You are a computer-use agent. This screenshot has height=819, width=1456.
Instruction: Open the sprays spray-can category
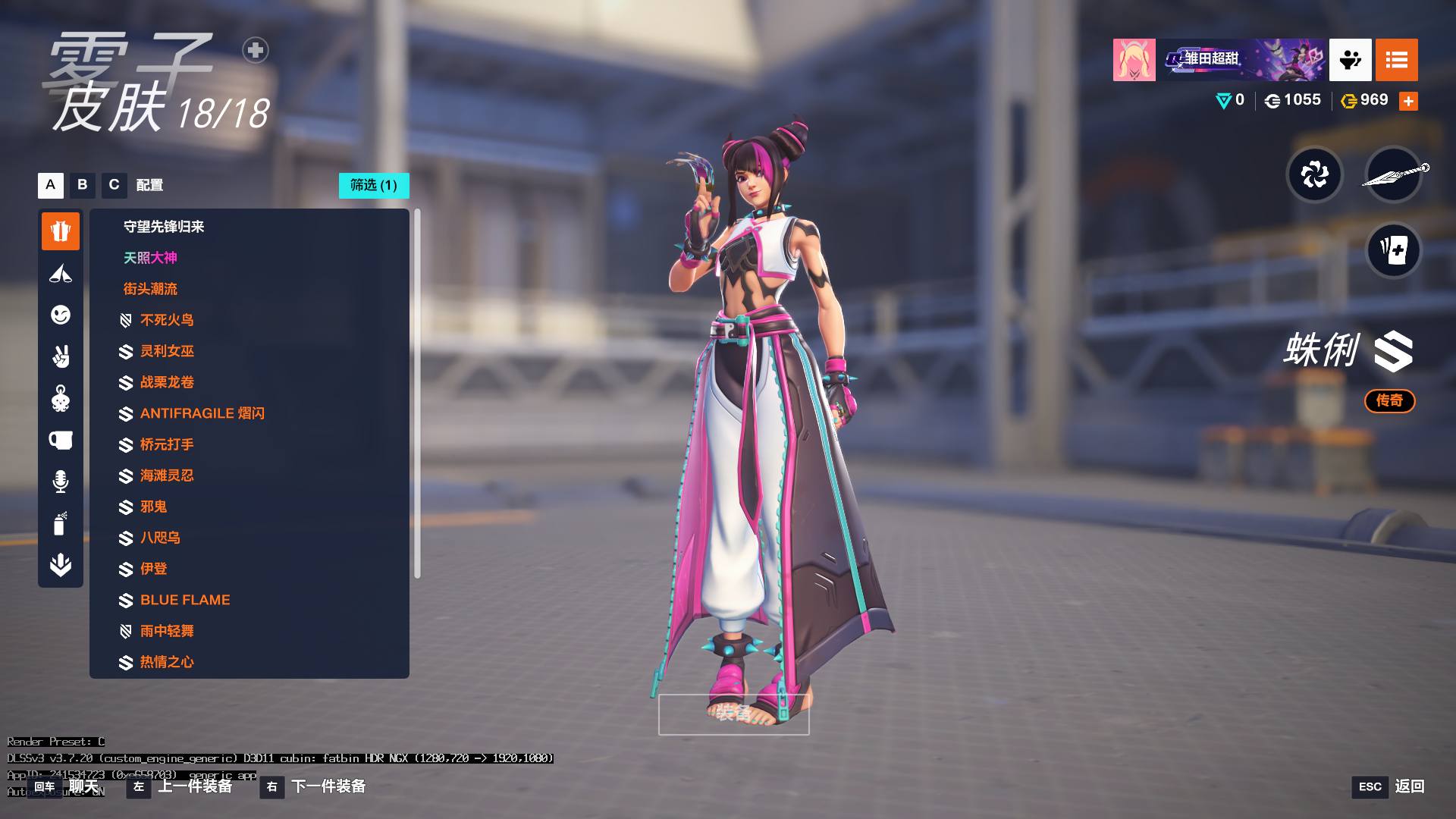tap(61, 523)
